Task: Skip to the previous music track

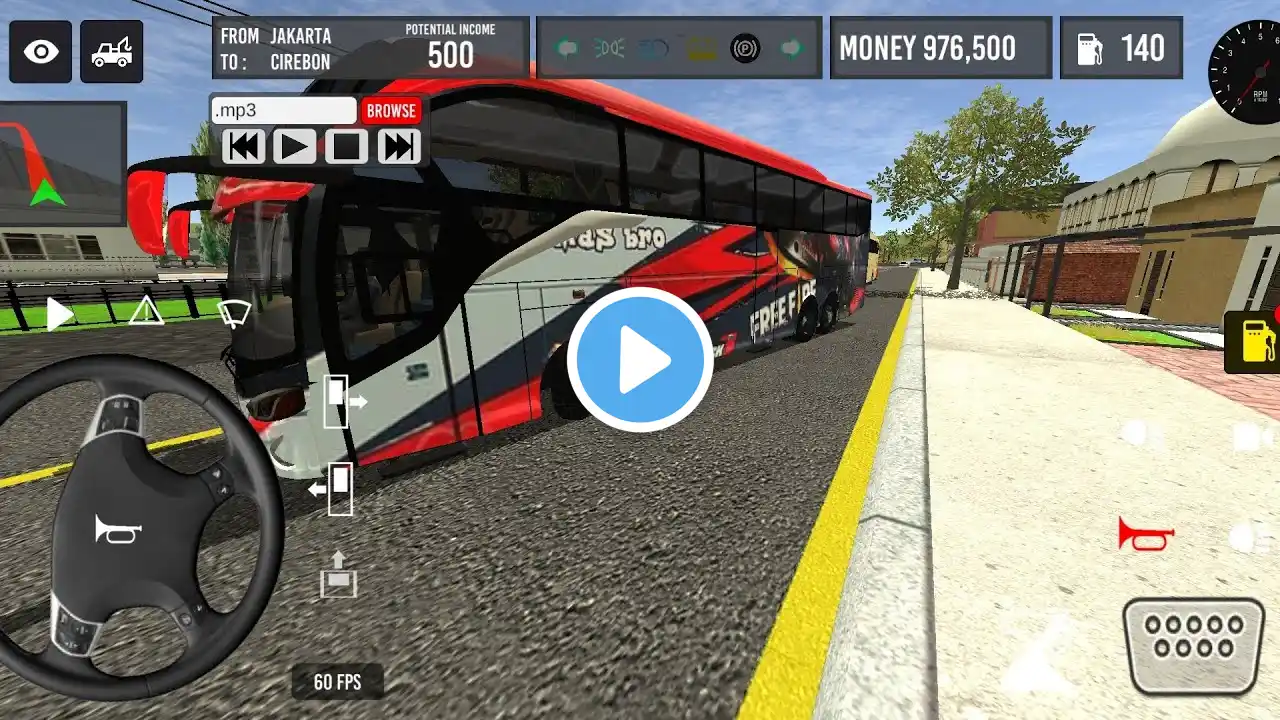Action: click(243, 147)
